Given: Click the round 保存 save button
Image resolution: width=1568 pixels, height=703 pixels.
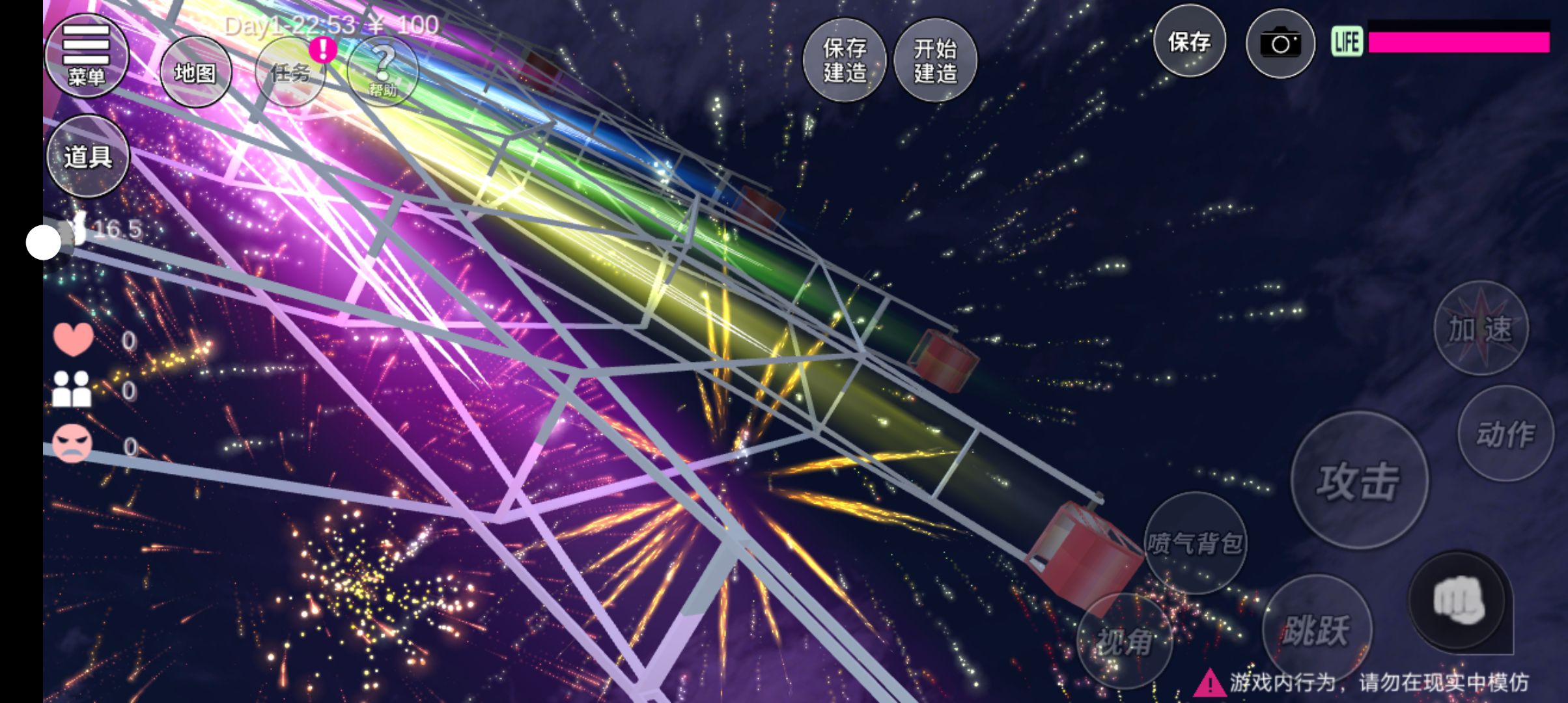Looking at the screenshot, I should tap(1190, 42).
